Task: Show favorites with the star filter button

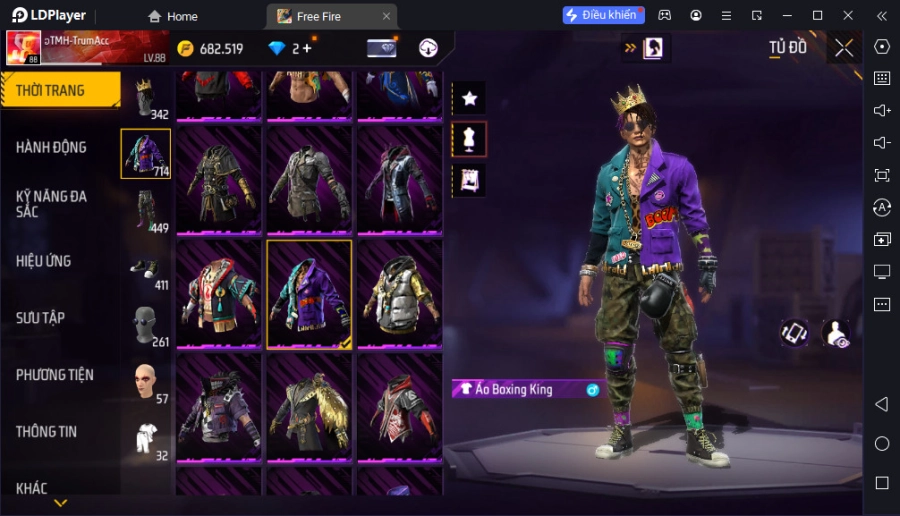Action: click(x=469, y=98)
